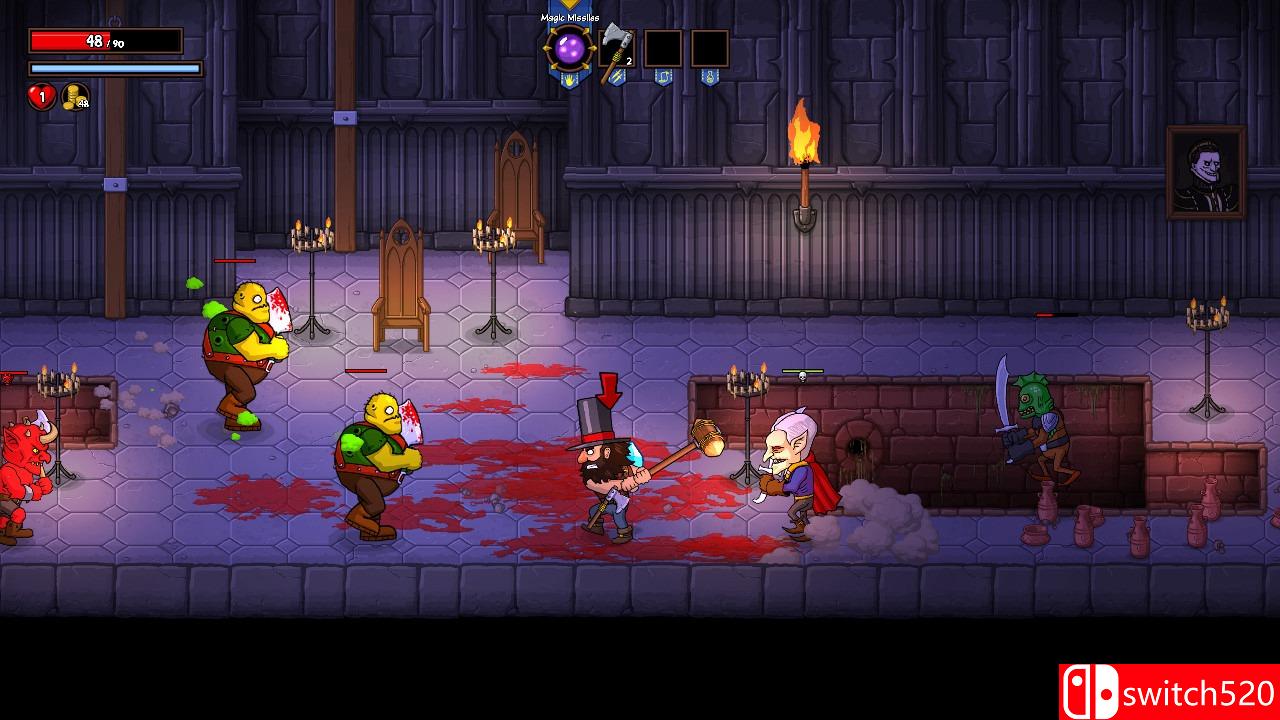The height and width of the screenshot is (720, 1280).
Task: Select the Magic Missiles purple orb spell
Action: (570, 49)
